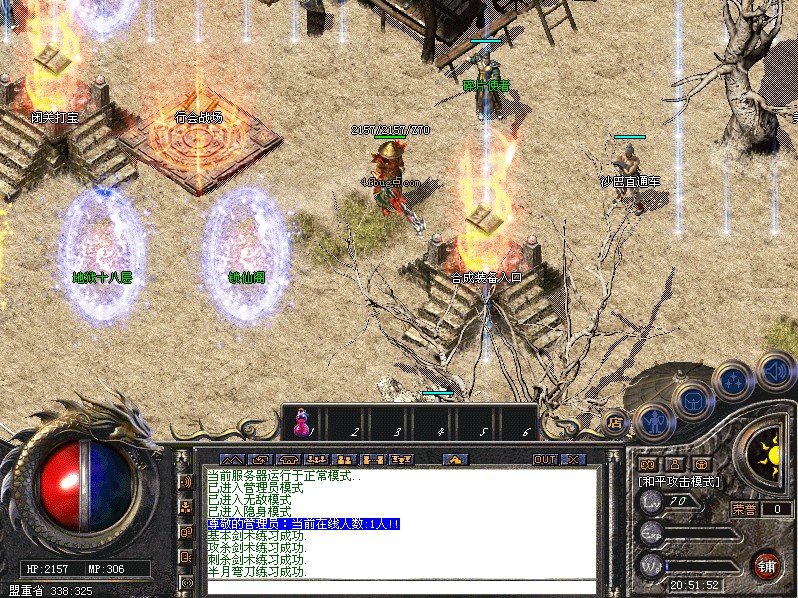
Task: Click the house icon button above chat
Action: point(455,459)
